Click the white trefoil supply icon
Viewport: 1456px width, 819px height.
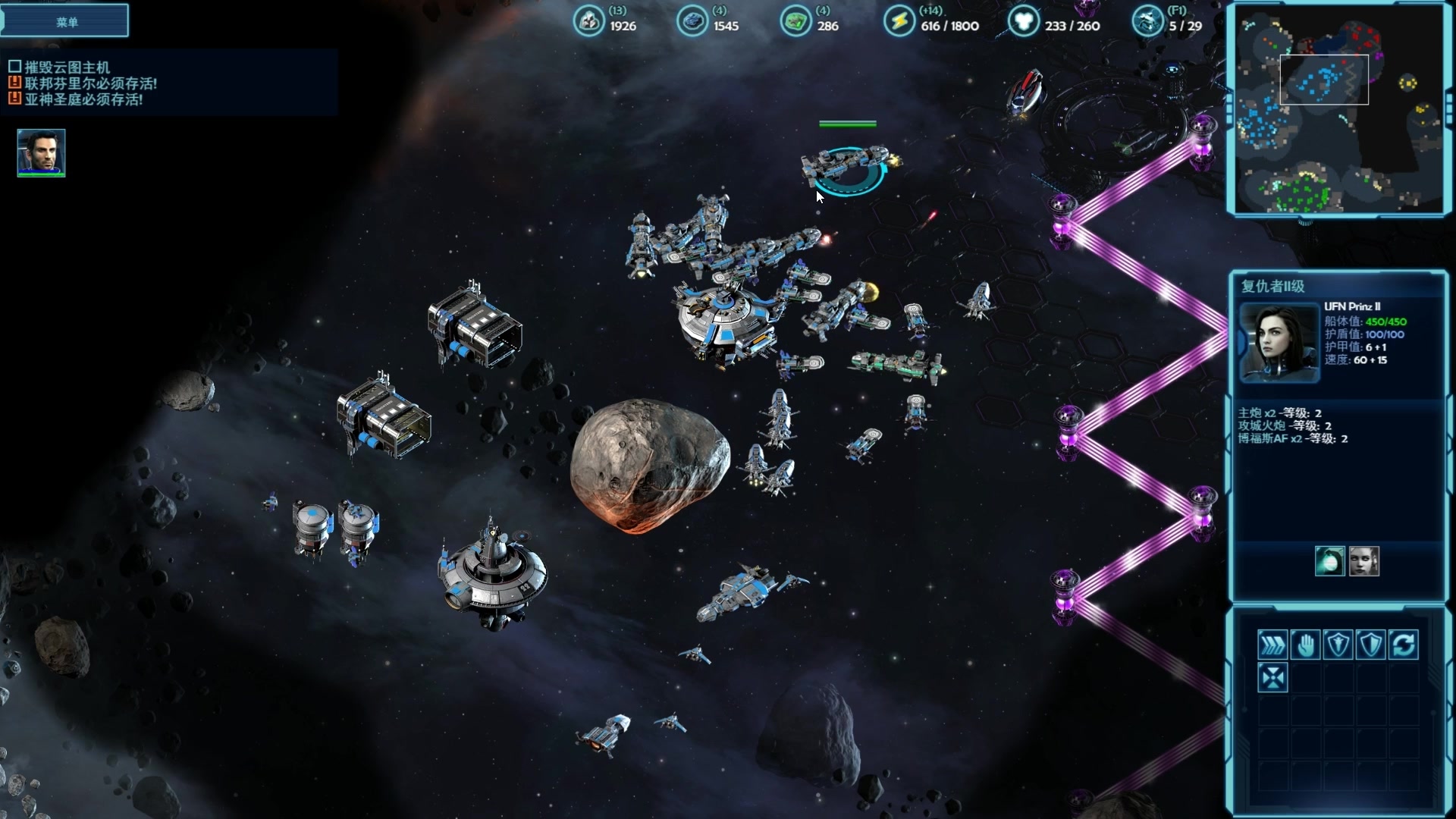(x=1023, y=21)
